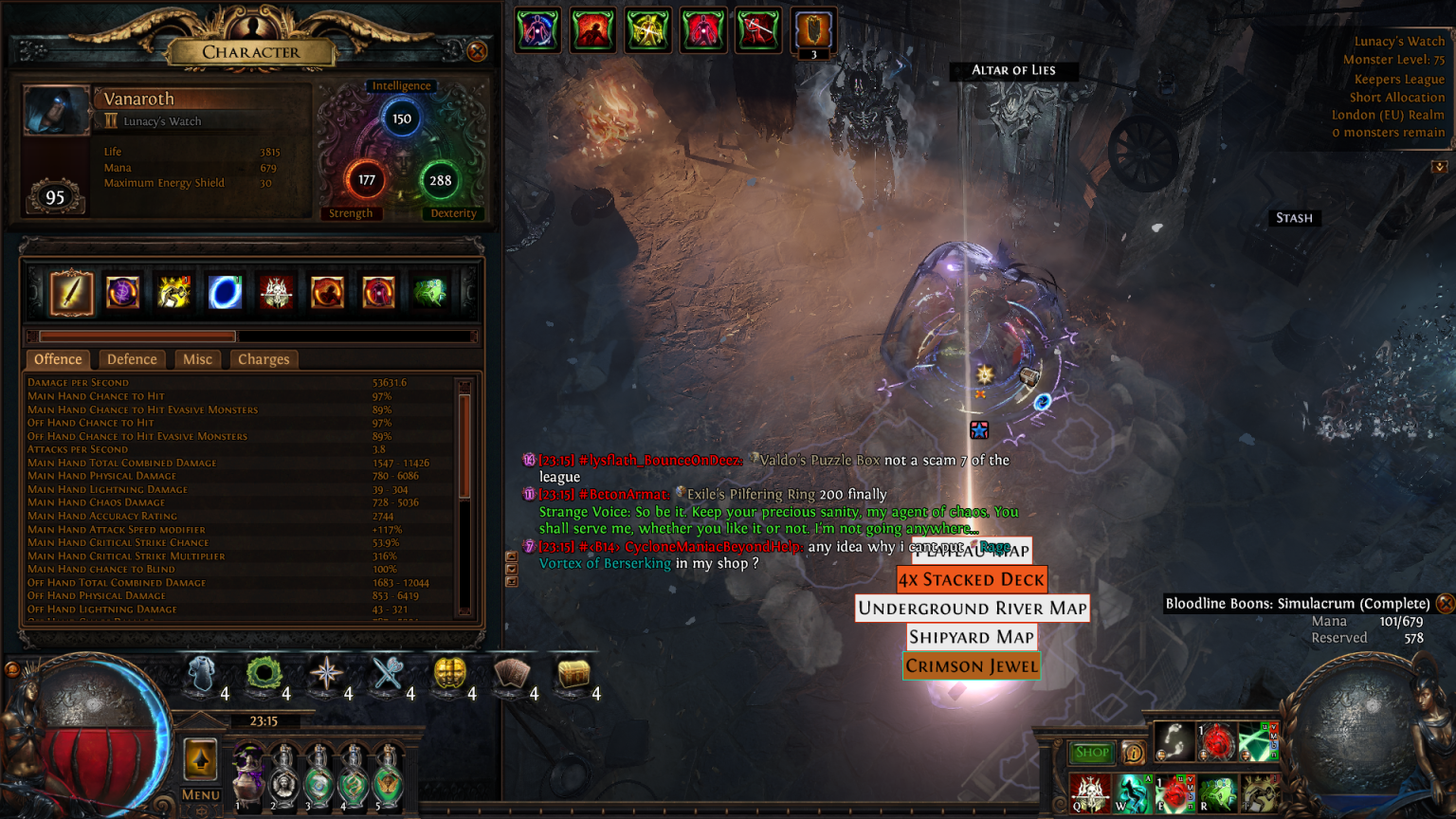Show the Charges tab
The height and width of the screenshot is (819, 1456).
click(x=264, y=359)
